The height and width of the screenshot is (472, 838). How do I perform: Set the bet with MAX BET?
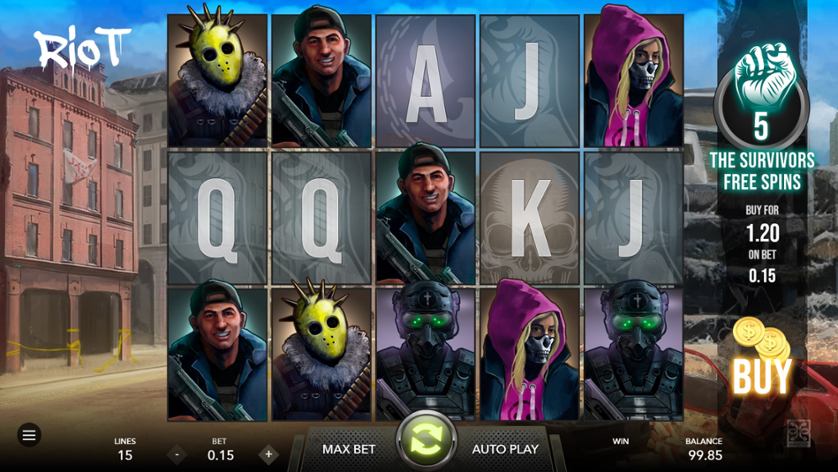click(x=348, y=449)
